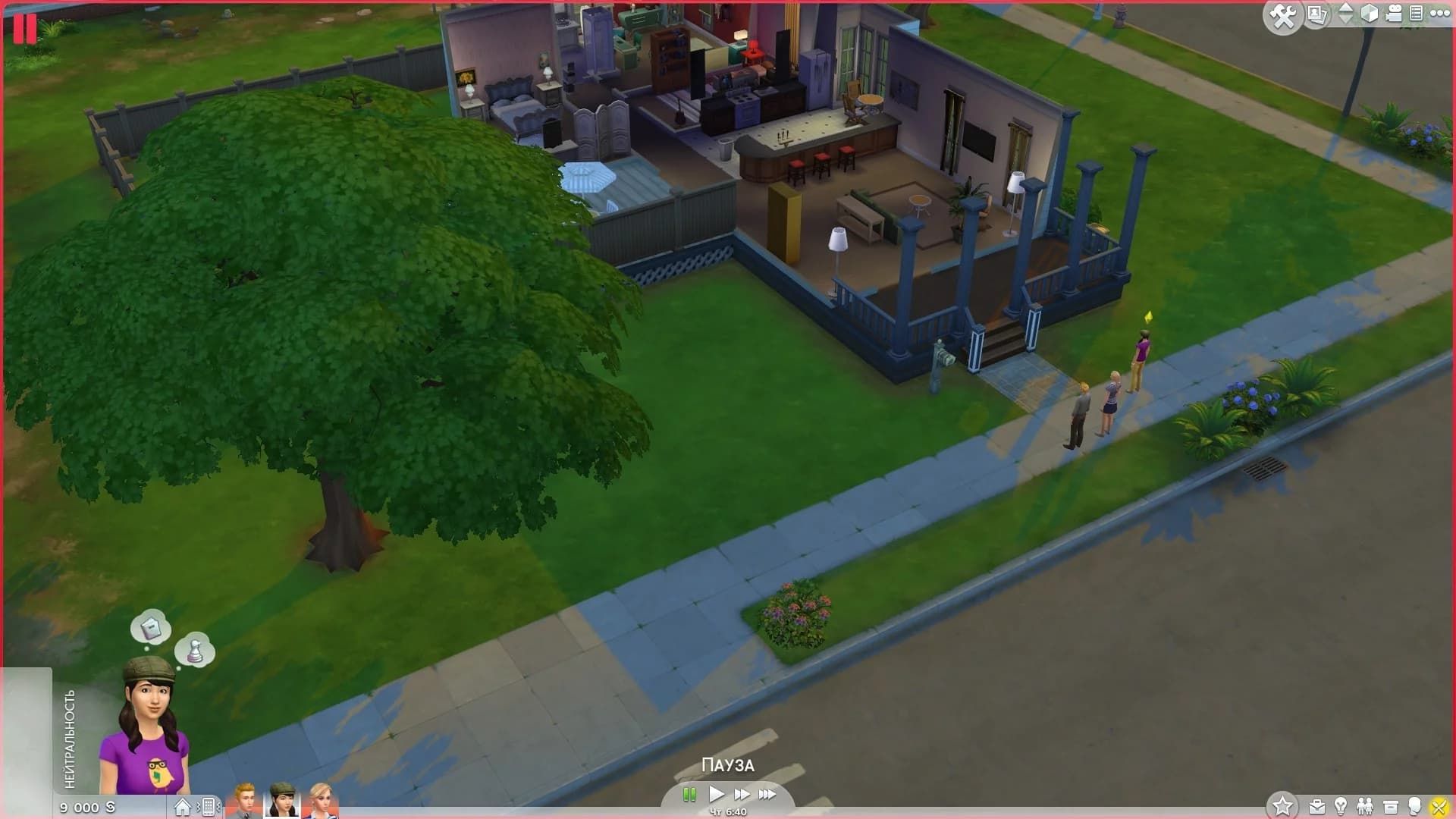Switch wall view using the cube icon

(1370, 14)
